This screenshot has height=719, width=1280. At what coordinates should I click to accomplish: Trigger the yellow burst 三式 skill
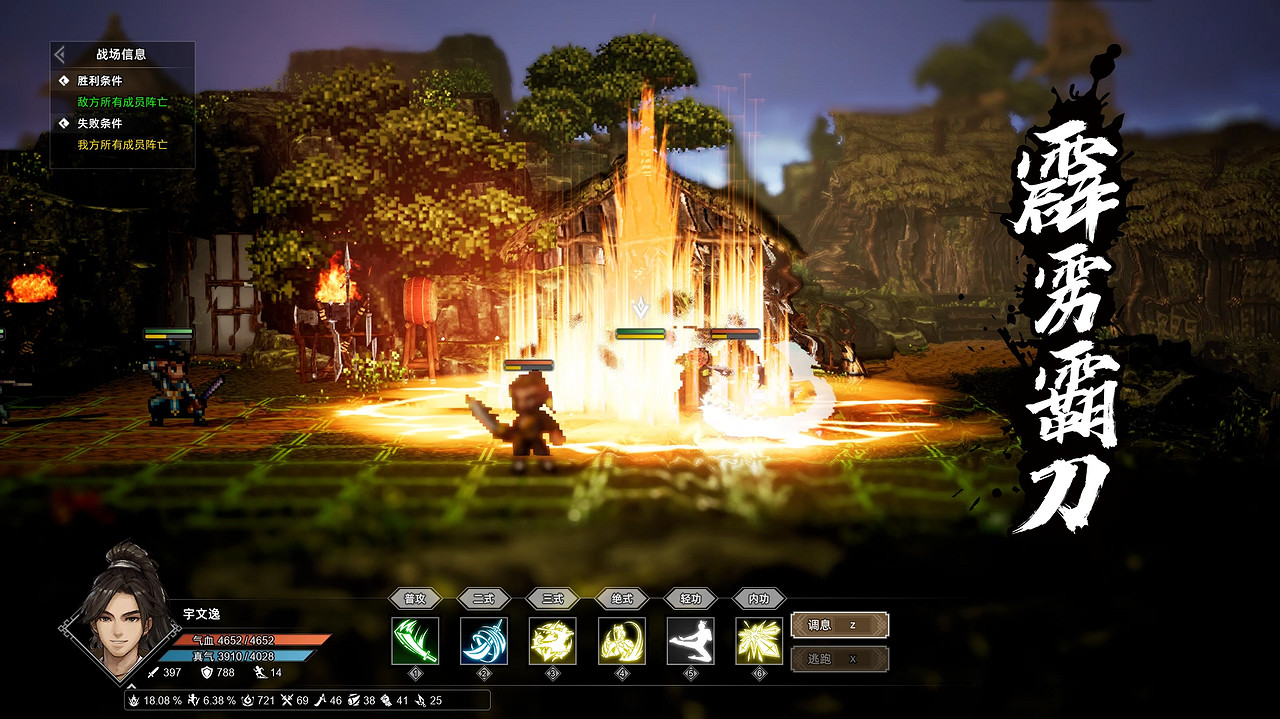point(553,641)
